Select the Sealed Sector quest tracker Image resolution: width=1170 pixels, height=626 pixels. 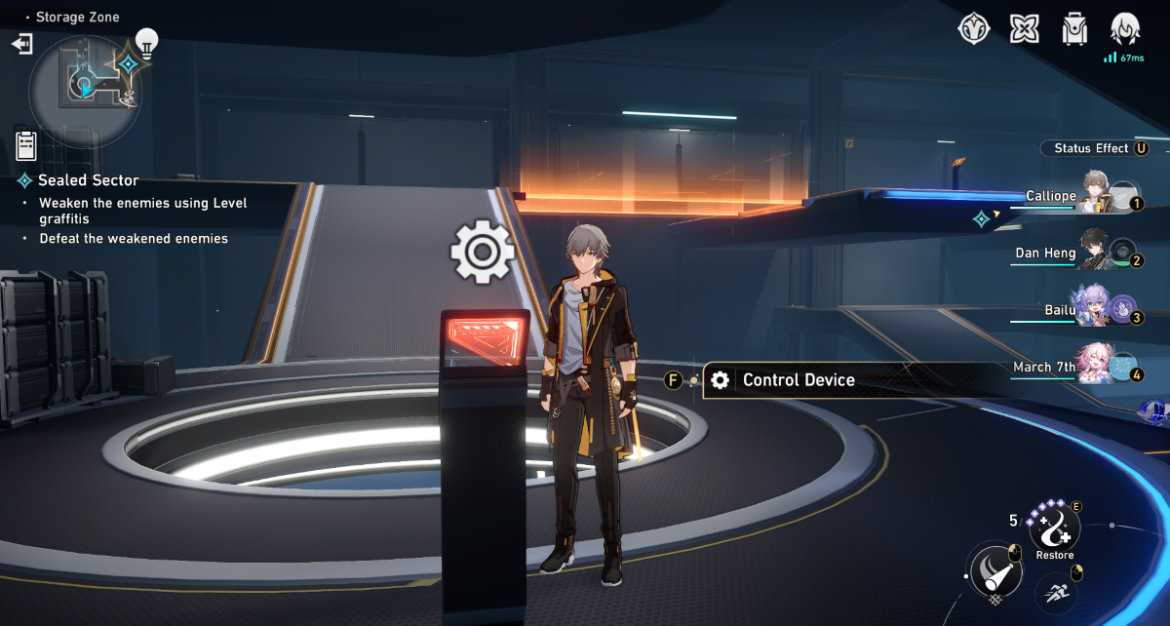pos(88,181)
